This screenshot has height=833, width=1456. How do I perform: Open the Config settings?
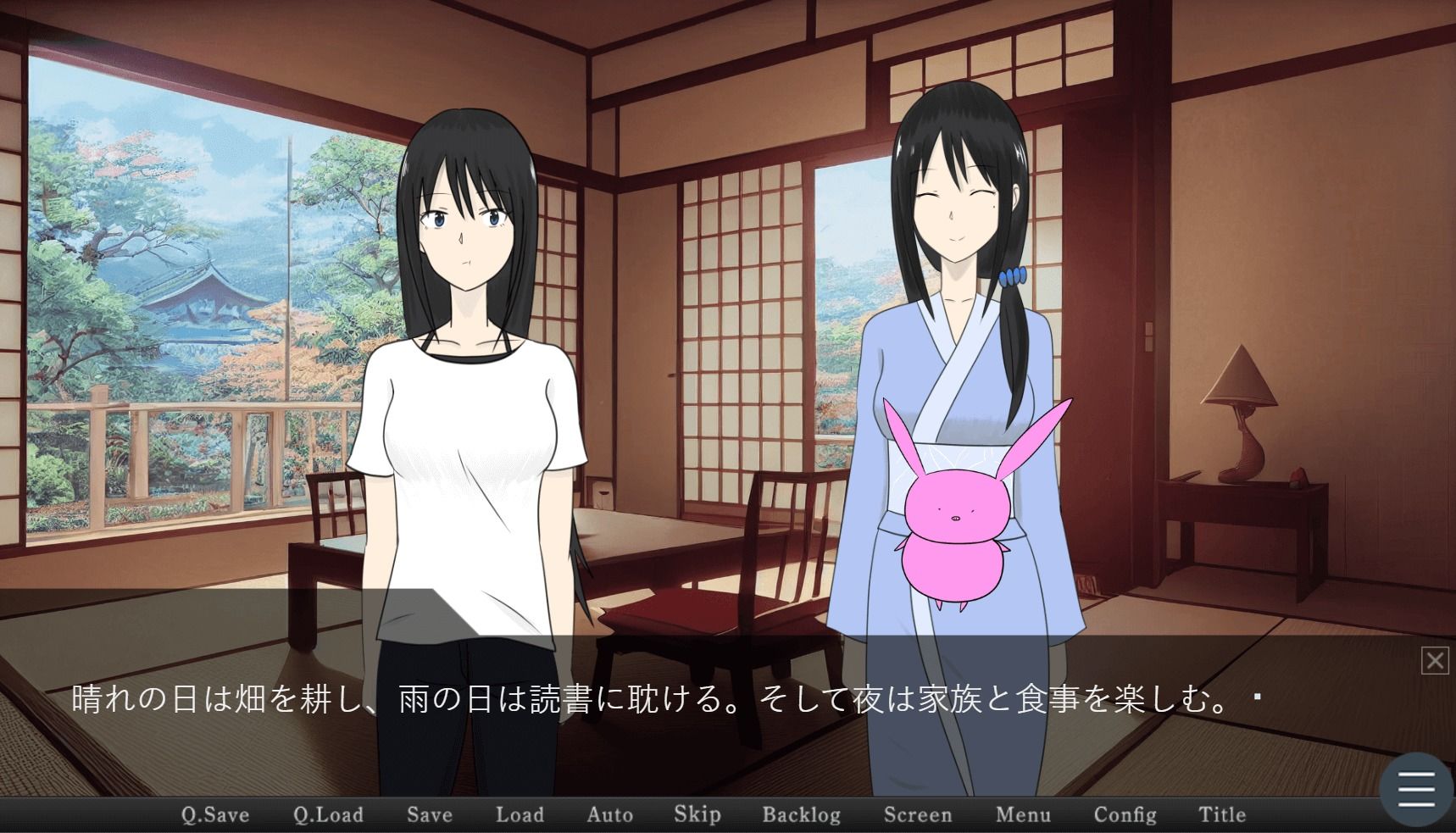(x=1125, y=814)
